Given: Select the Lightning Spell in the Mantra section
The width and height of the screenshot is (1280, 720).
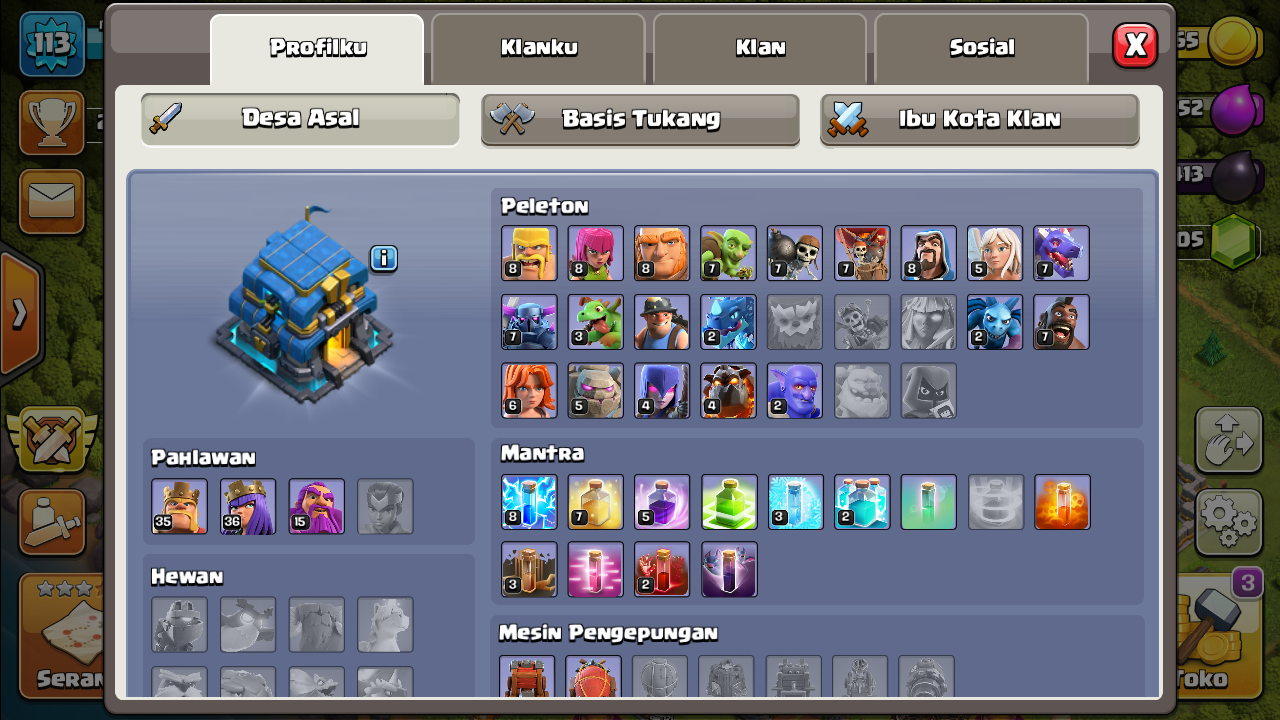Looking at the screenshot, I should tap(529, 502).
